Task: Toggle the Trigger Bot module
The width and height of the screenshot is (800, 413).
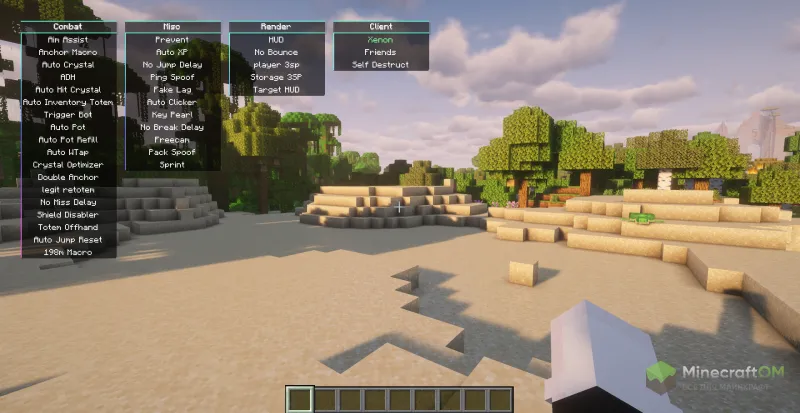Action: [69, 114]
